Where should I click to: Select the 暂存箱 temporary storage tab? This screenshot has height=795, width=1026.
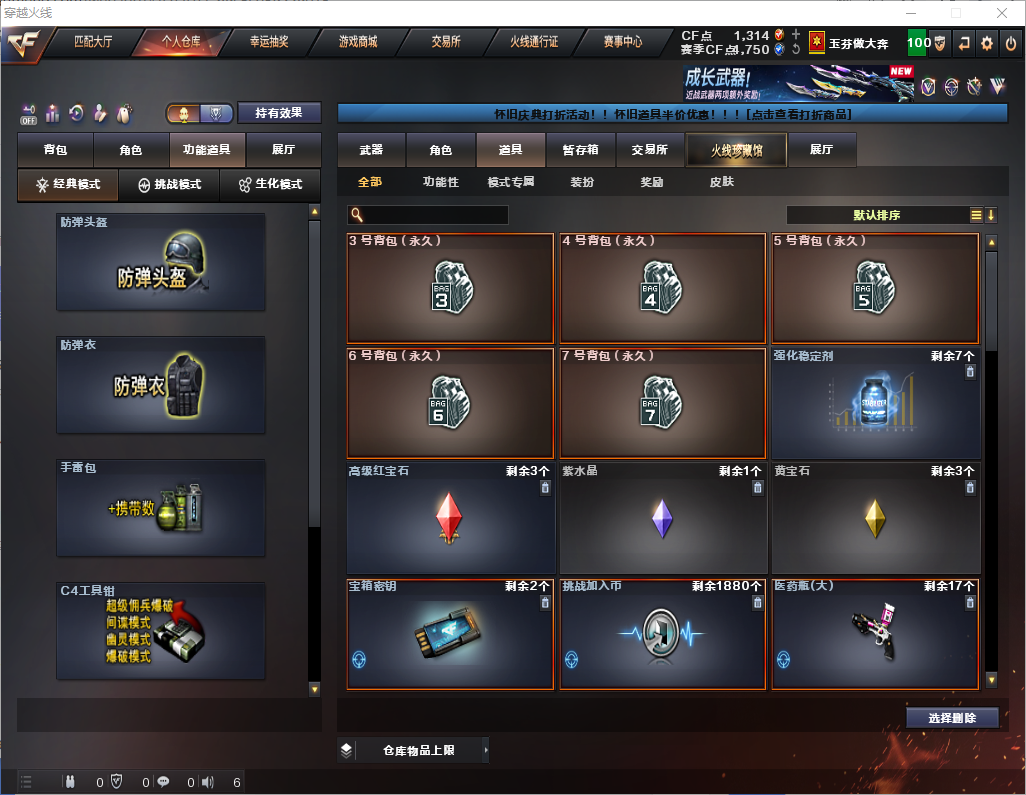pos(580,150)
